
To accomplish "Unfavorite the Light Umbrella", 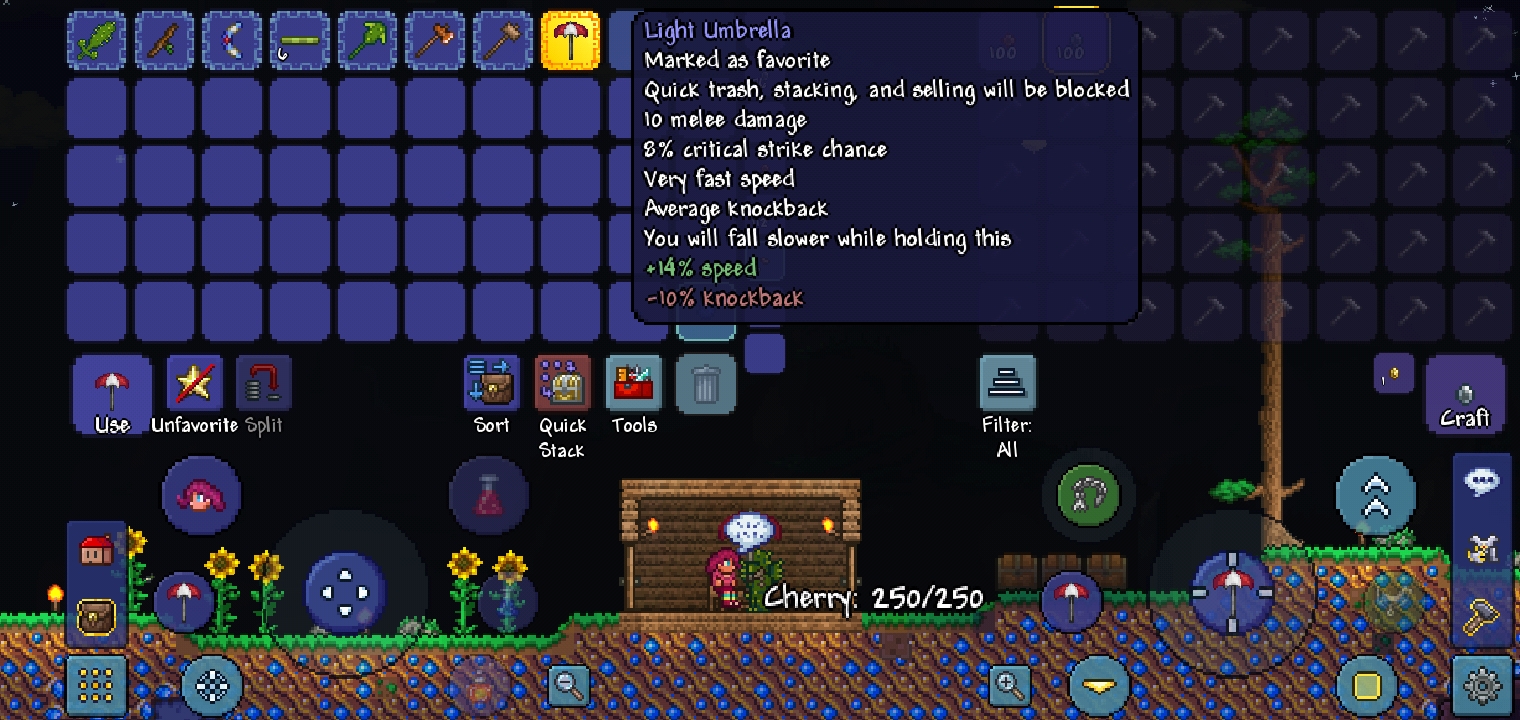I will (194, 383).
